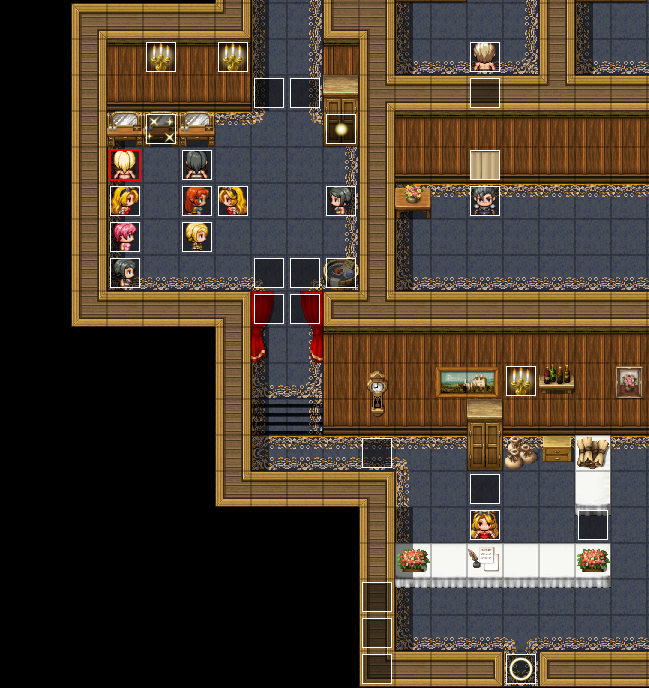Select the cooking pot event tile
Image resolution: width=649 pixels, height=688 pixels.
pos(341,272)
